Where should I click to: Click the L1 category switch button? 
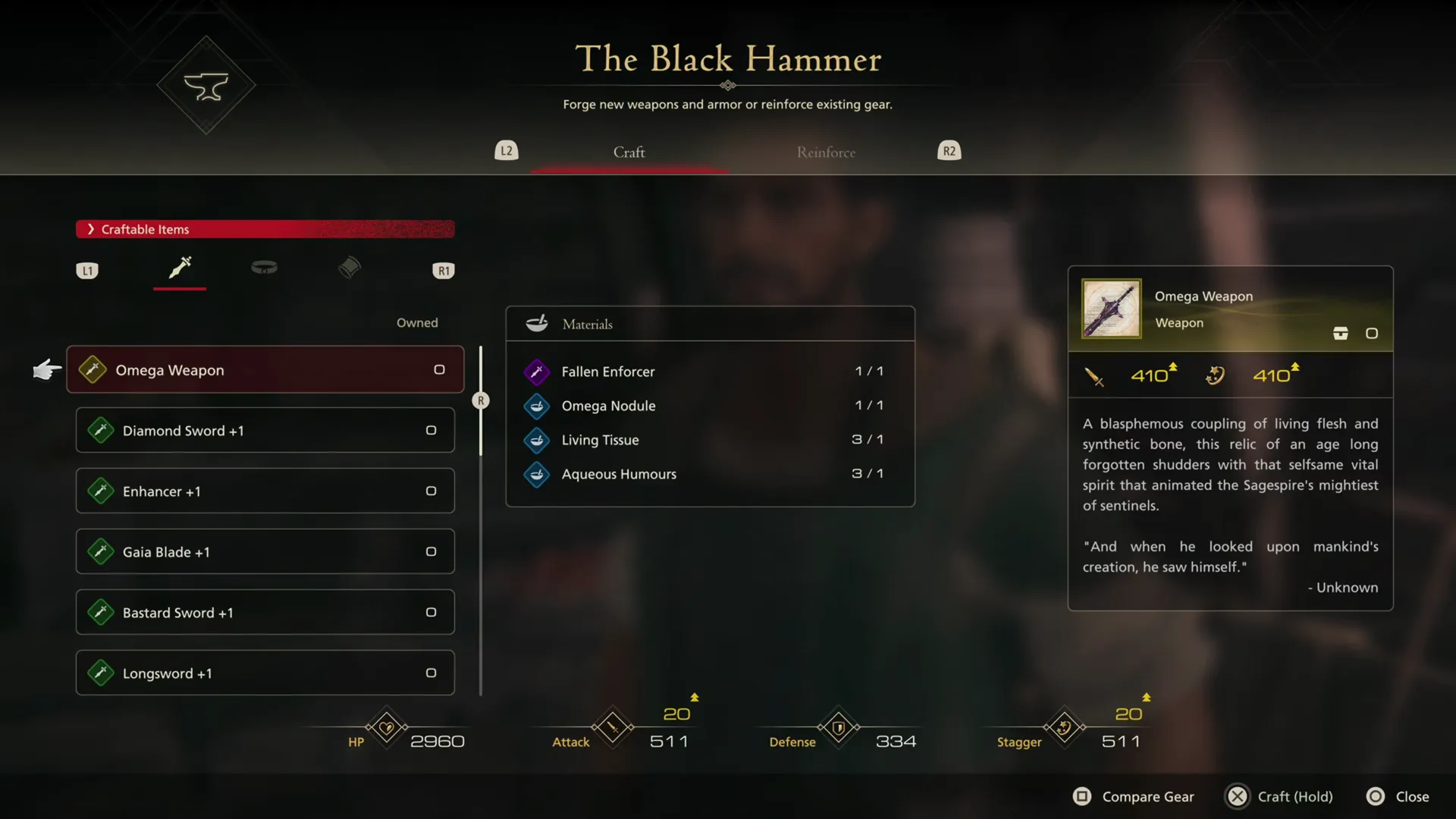pyautogui.click(x=87, y=270)
